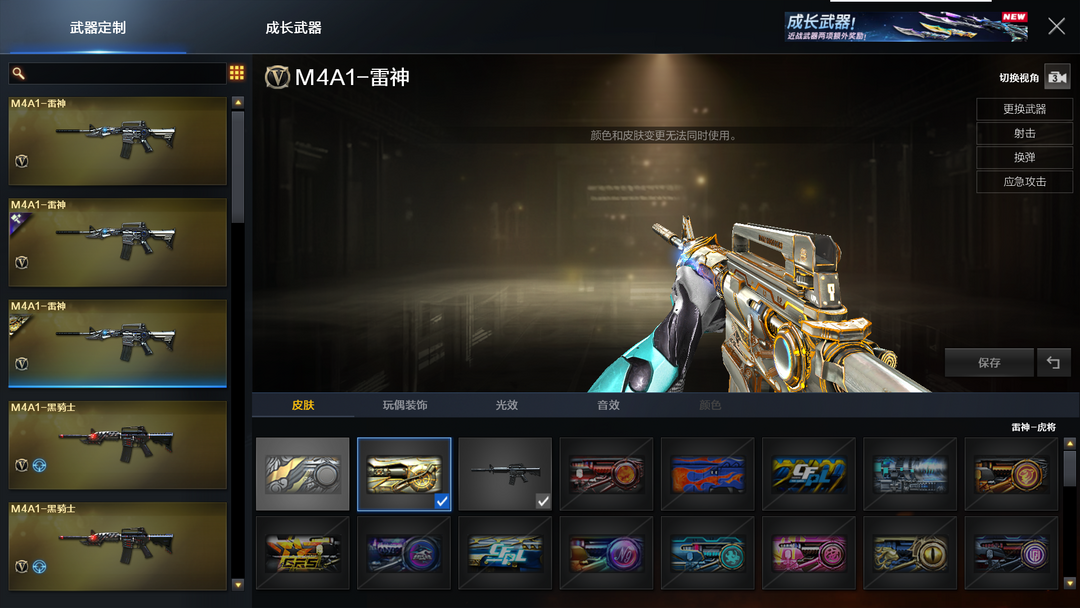1080x608 pixels.
Task: Save changes with the 保存 button
Action: [x=989, y=362]
